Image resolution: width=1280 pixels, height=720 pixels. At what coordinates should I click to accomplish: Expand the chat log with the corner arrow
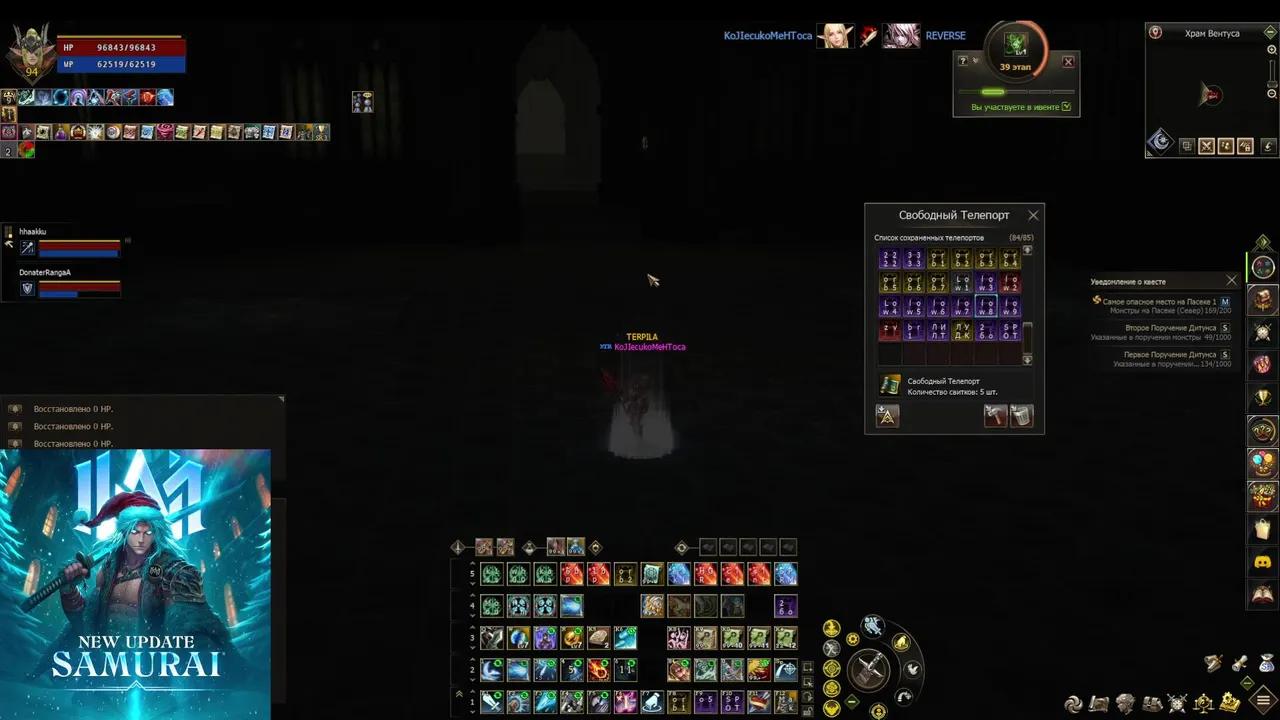pos(280,398)
